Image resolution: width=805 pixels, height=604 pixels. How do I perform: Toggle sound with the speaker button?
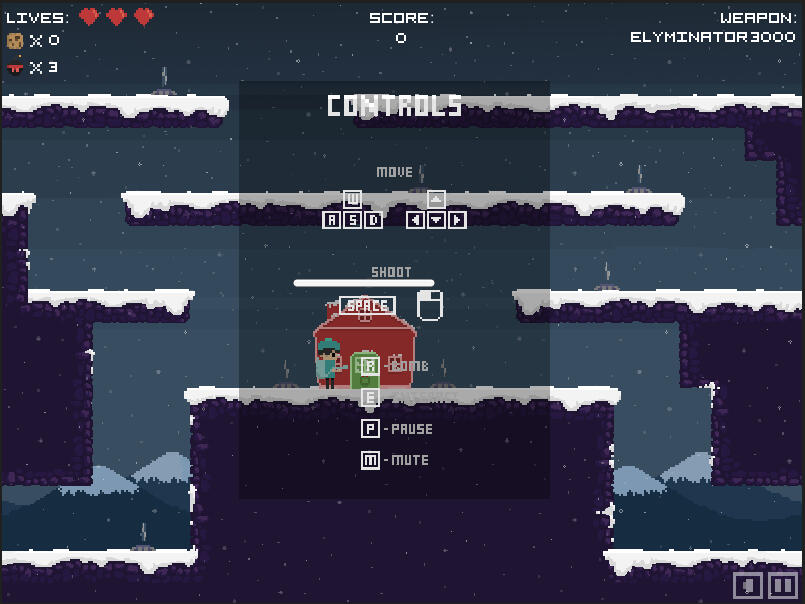[x=749, y=586]
